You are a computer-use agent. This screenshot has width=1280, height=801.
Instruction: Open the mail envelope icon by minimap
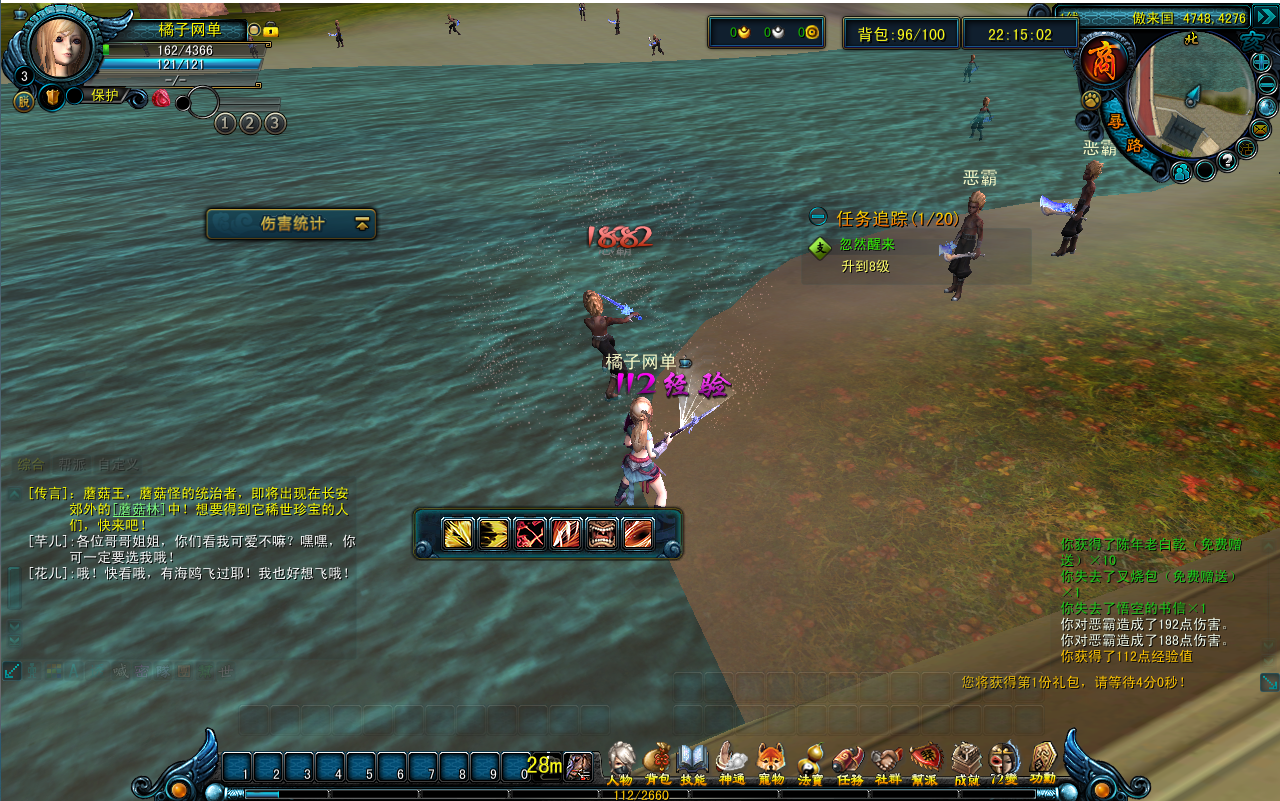click(x=1260, y=129)
